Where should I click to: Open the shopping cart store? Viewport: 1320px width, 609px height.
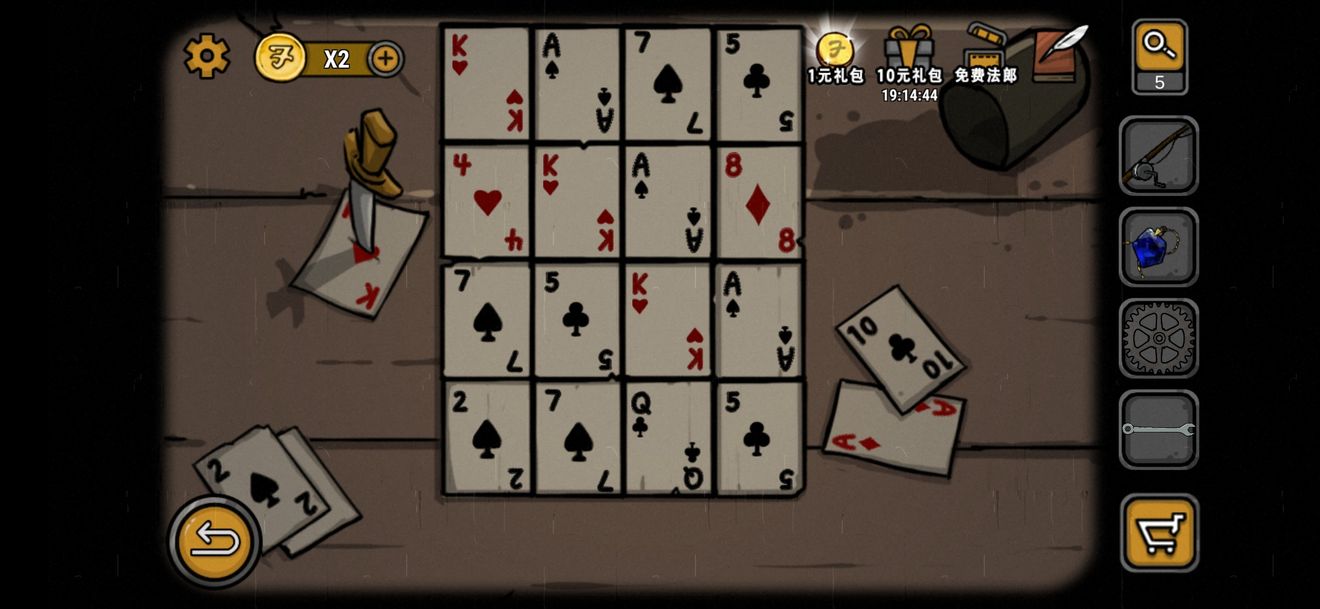1159,531
